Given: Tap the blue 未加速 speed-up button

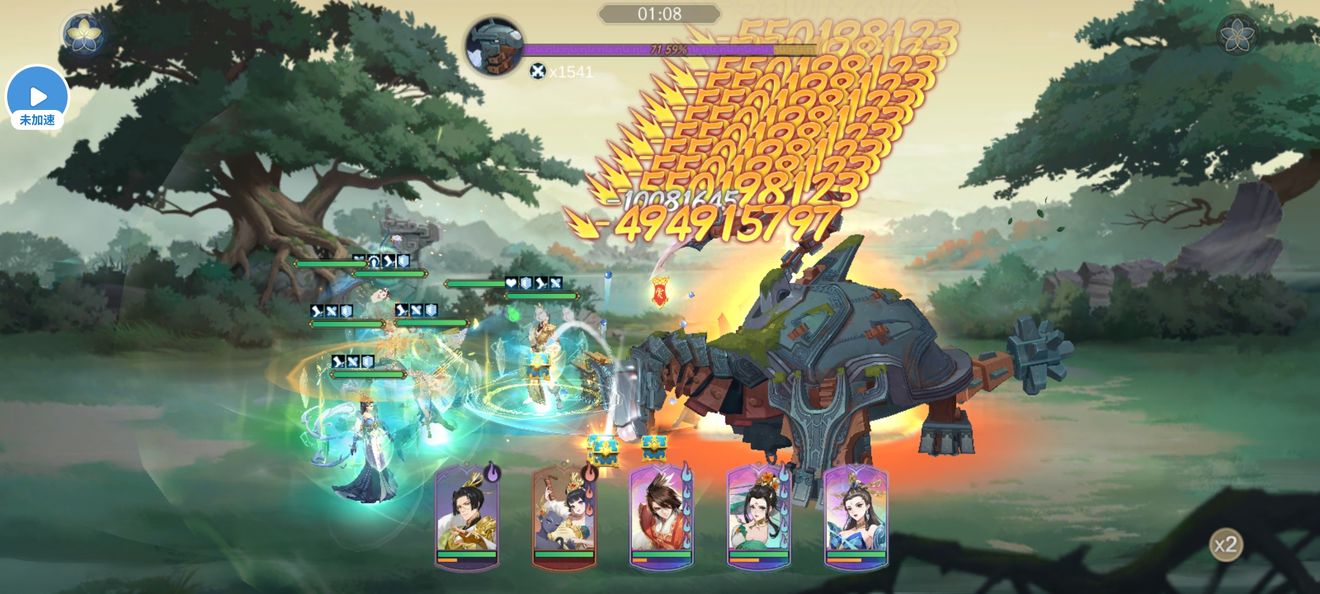Looking at the screenshot, I should (x=37, y=98).
